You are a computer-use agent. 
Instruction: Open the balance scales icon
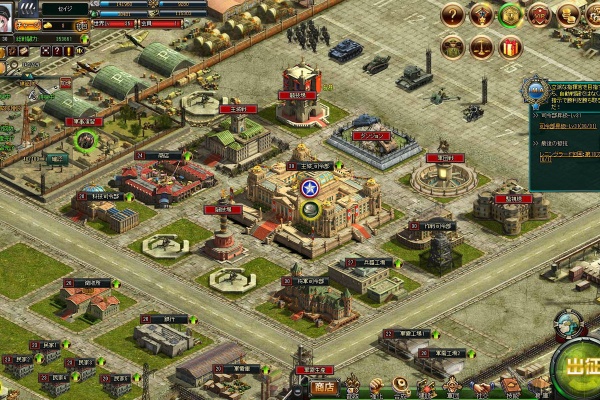(482, 46)
